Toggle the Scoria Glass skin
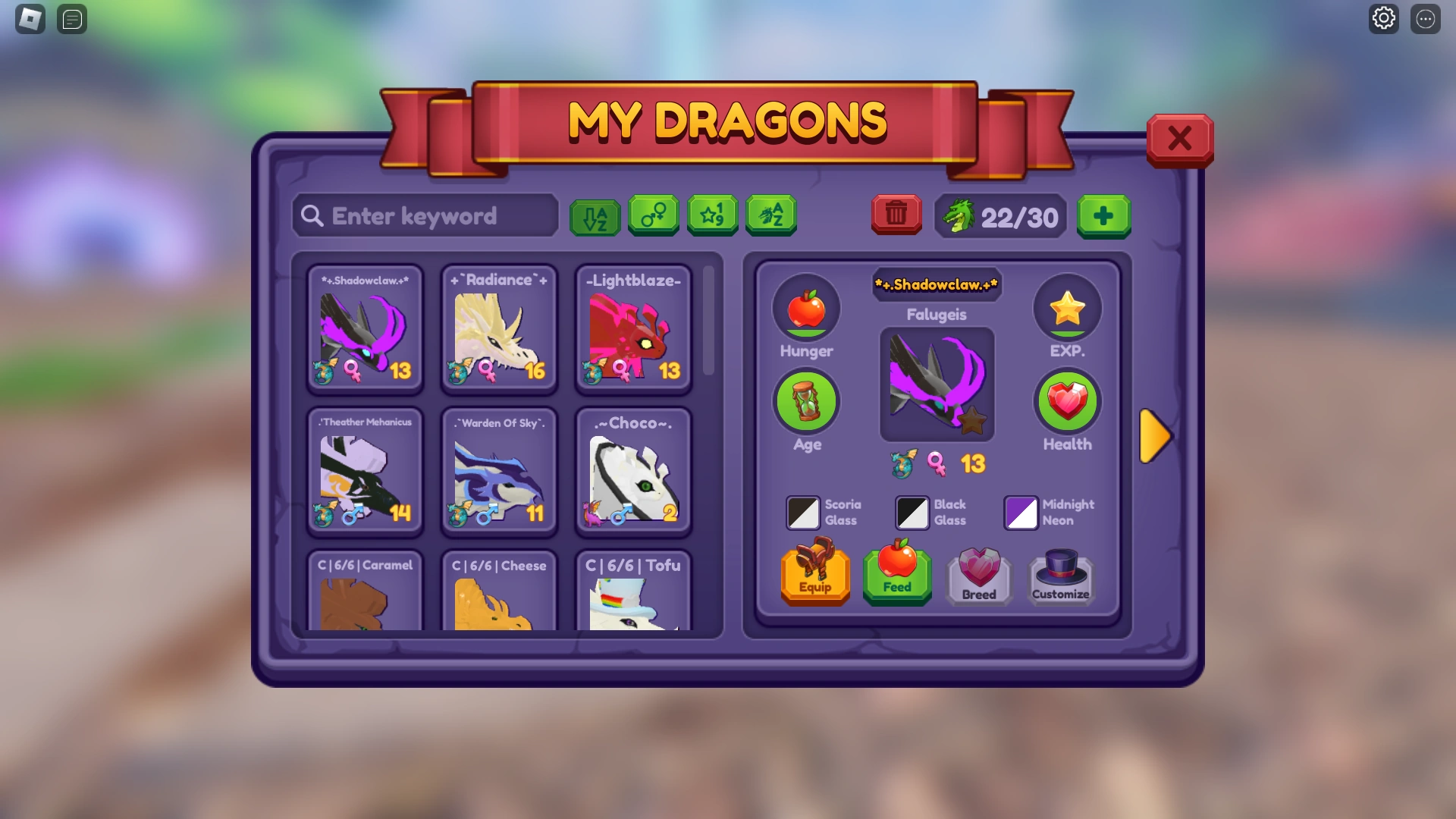 point(803,512)
